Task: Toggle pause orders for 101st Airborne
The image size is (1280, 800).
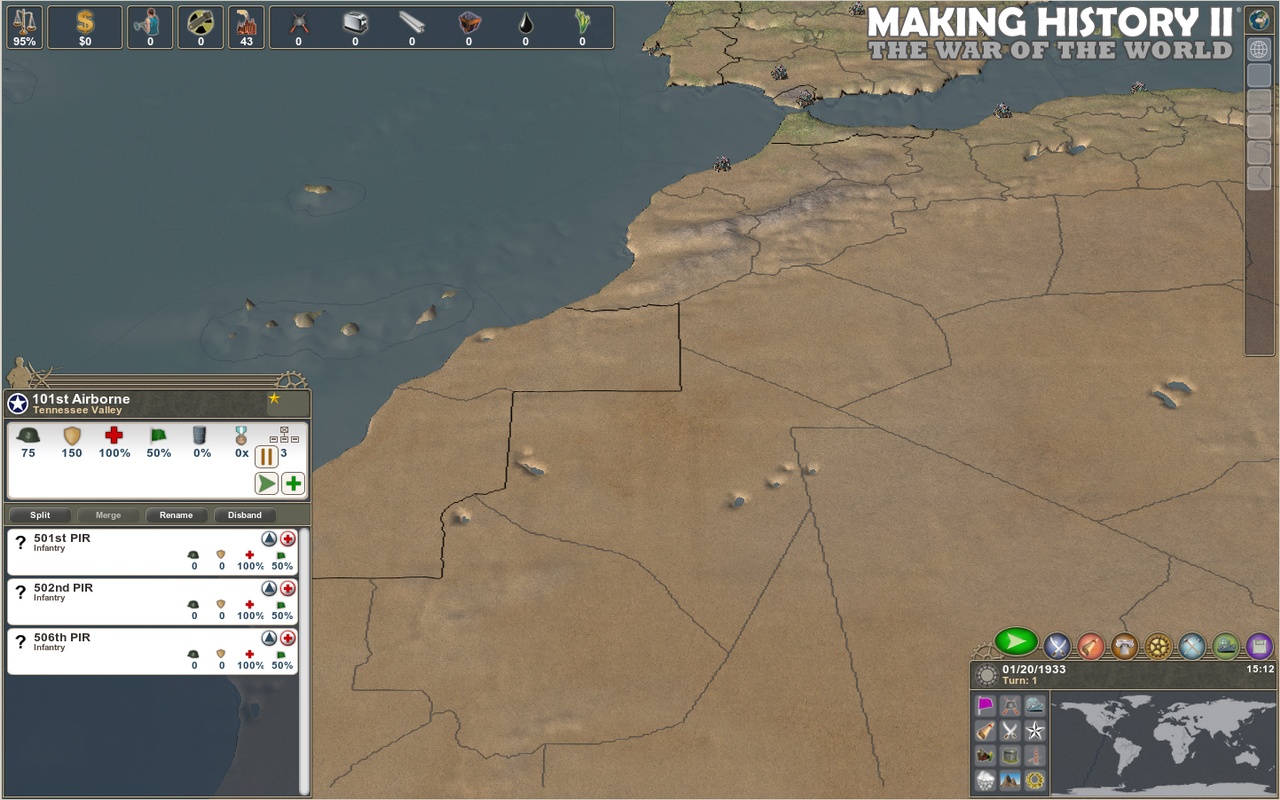Action: [266, 457]
